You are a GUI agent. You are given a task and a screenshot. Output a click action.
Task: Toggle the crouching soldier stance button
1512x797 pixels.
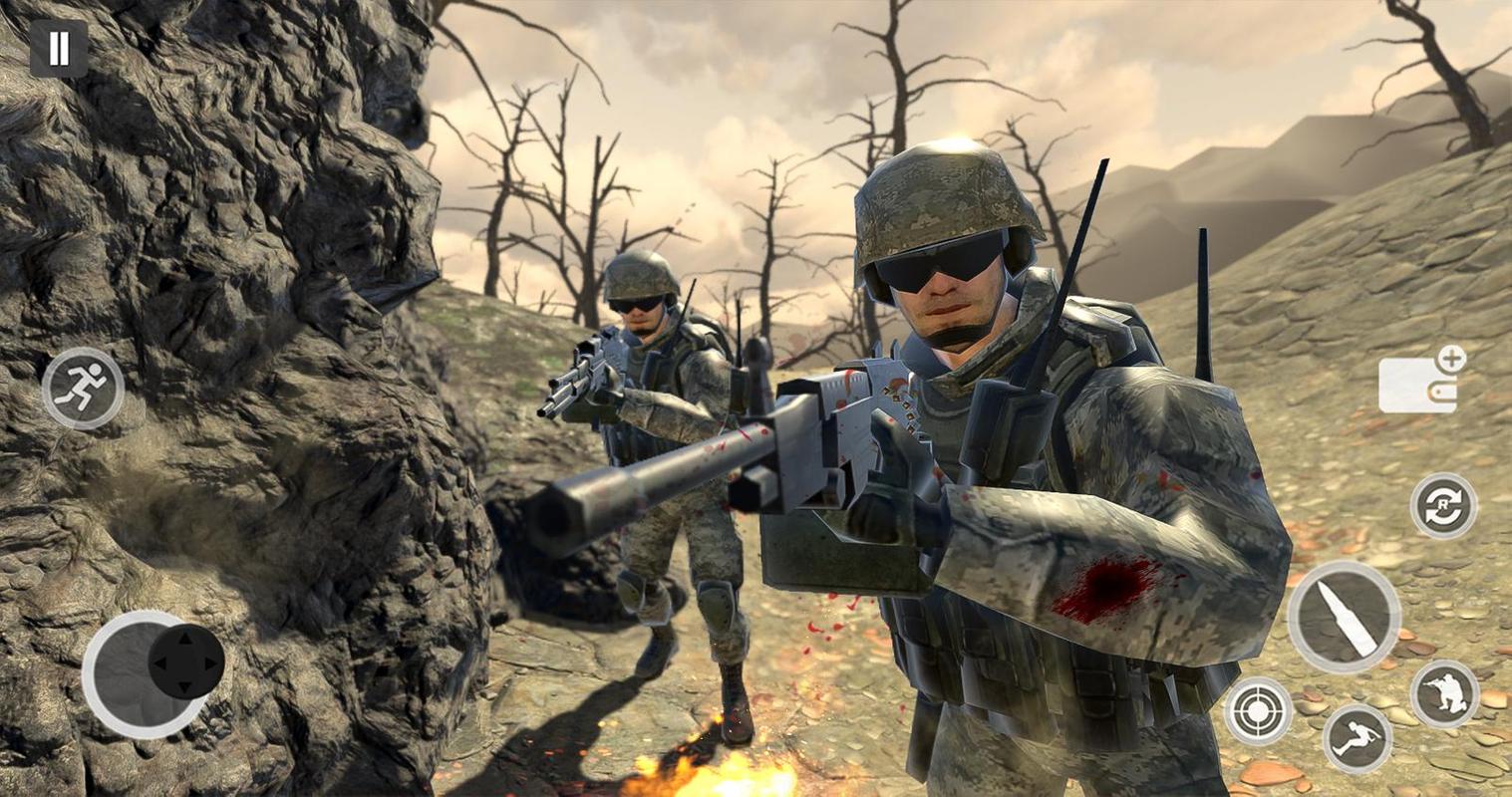1445,693
